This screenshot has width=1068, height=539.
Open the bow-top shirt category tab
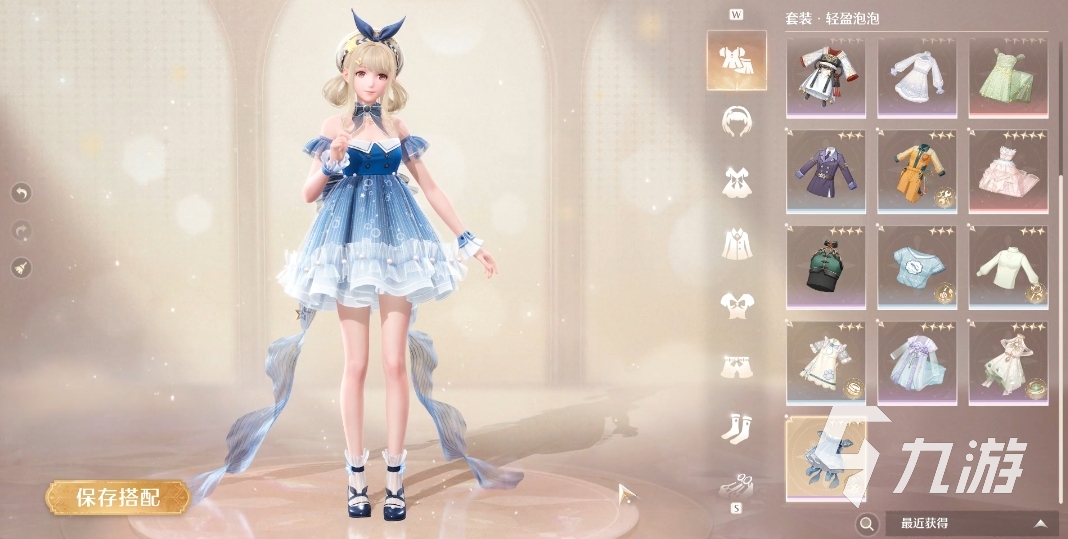[736, 303]
